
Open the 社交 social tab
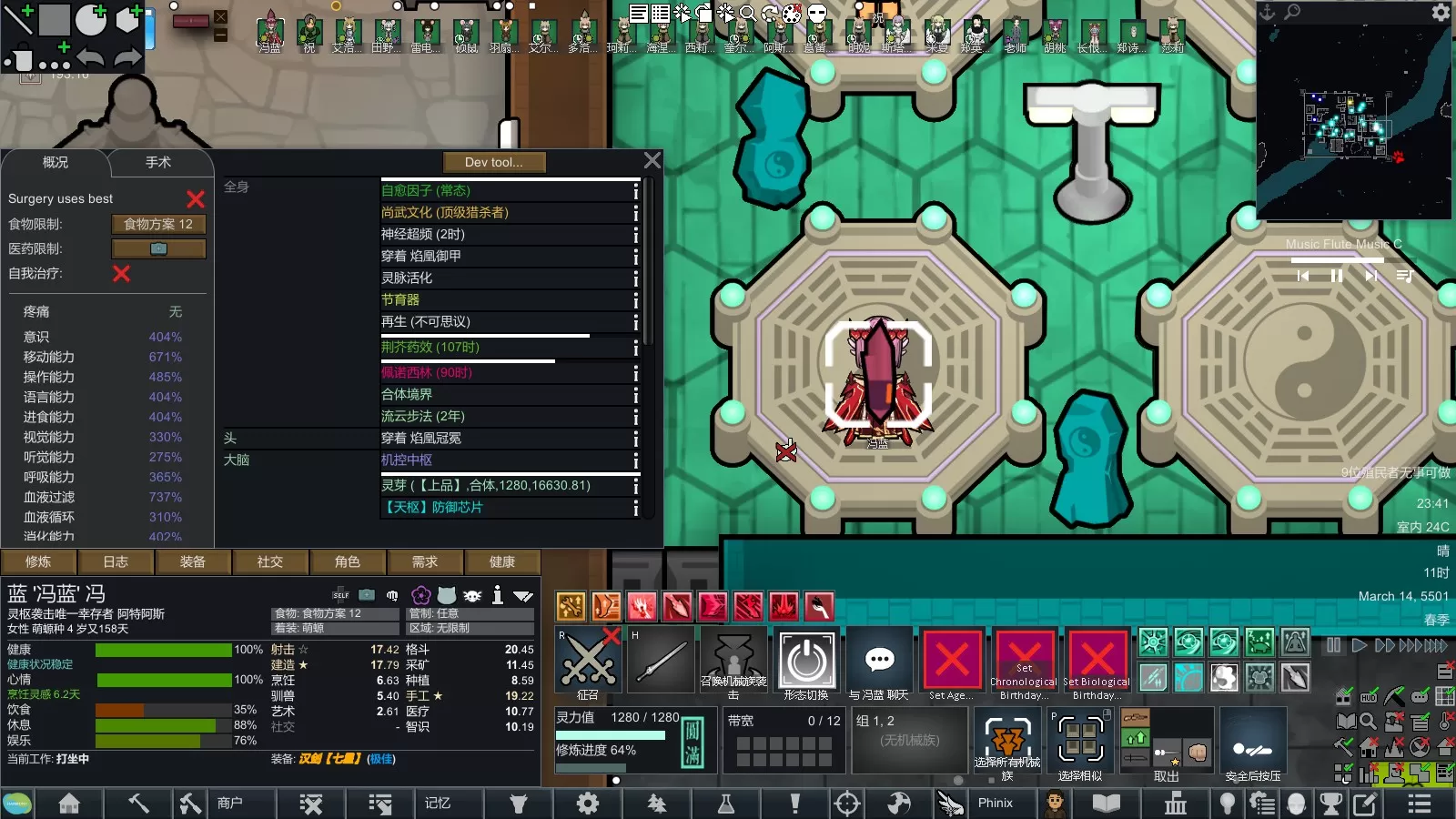270,561
